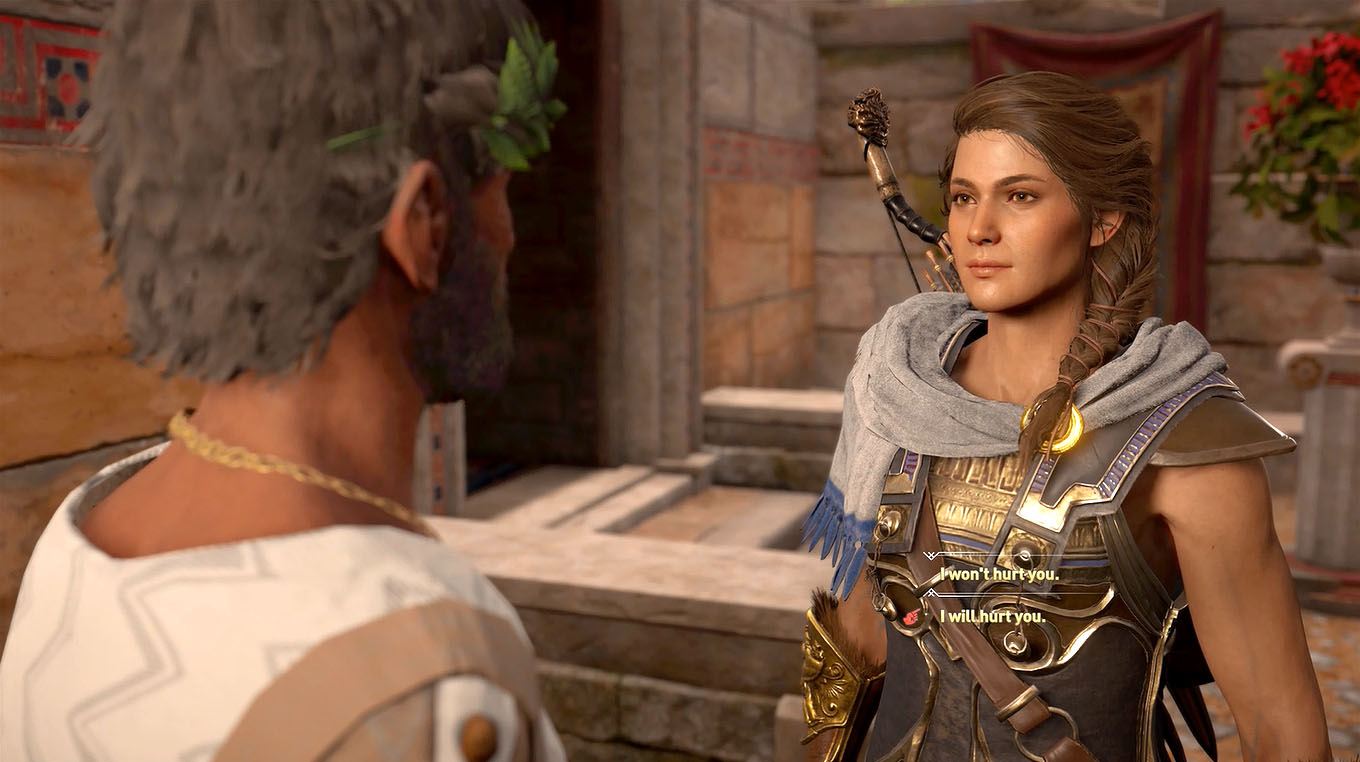Select the diamond marker on the second dialogue divider
The height and width of the screenshot is (762, 1360).
[x=930, y=592]
